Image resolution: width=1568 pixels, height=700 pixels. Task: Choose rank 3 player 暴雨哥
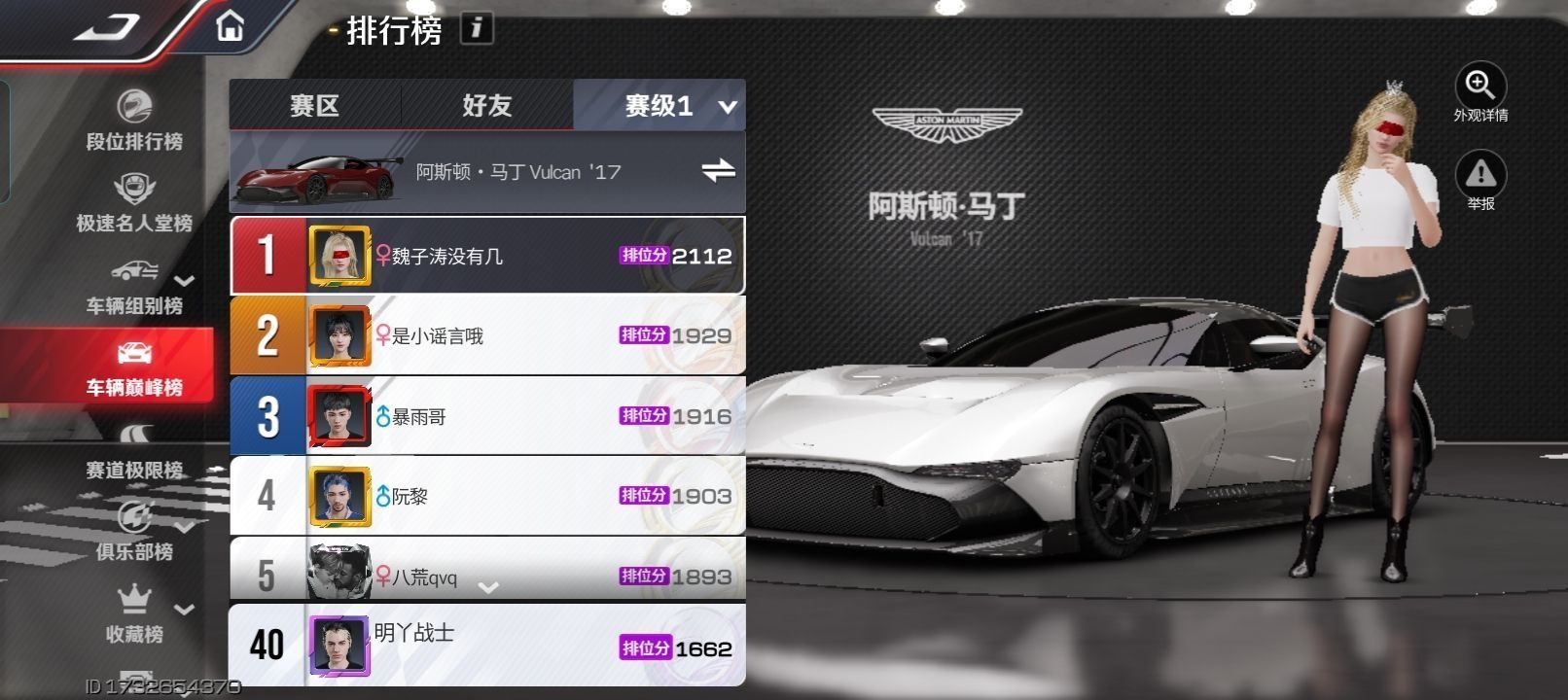coord(486,416)
